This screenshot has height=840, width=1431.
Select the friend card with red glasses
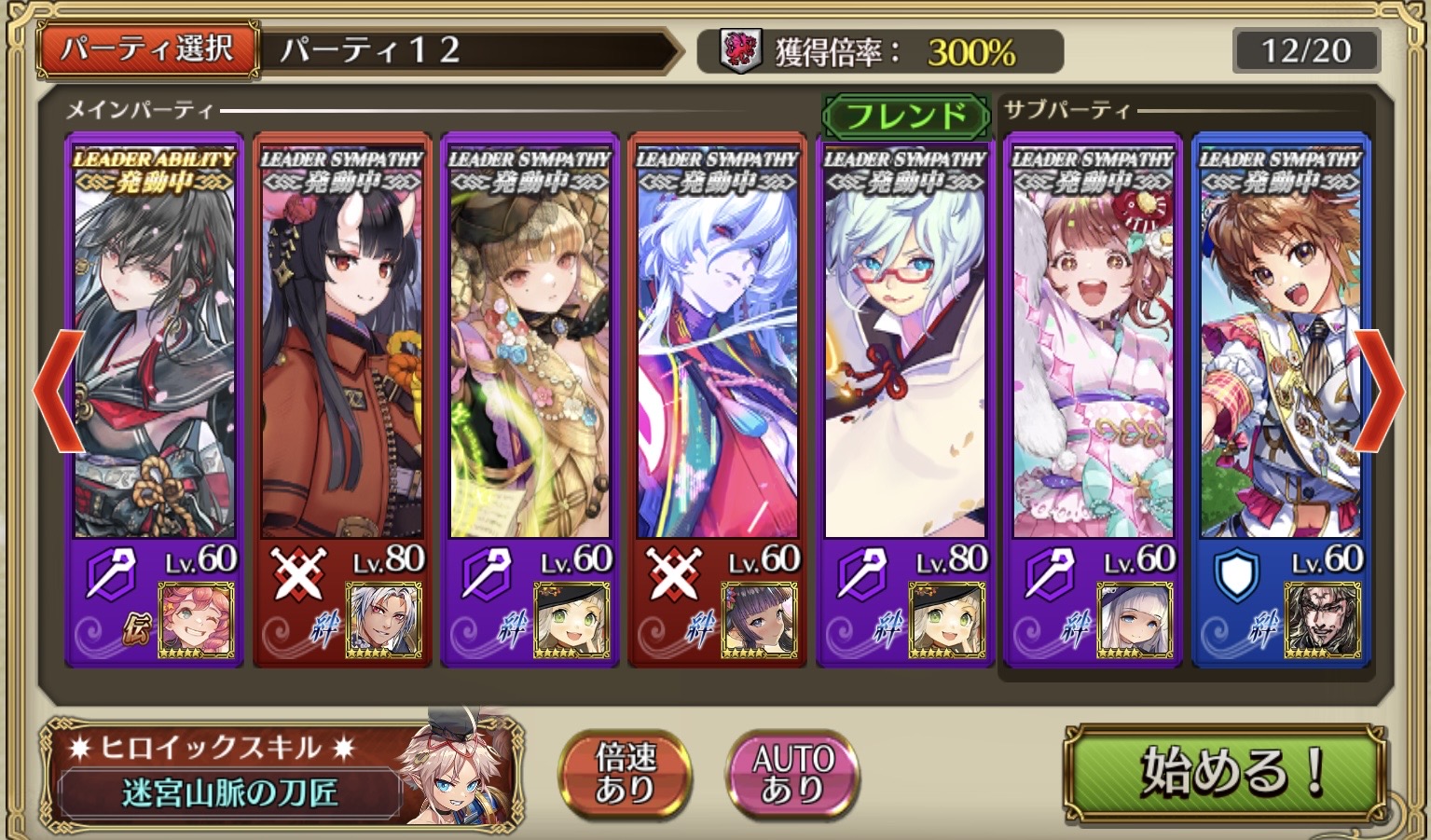904,354
